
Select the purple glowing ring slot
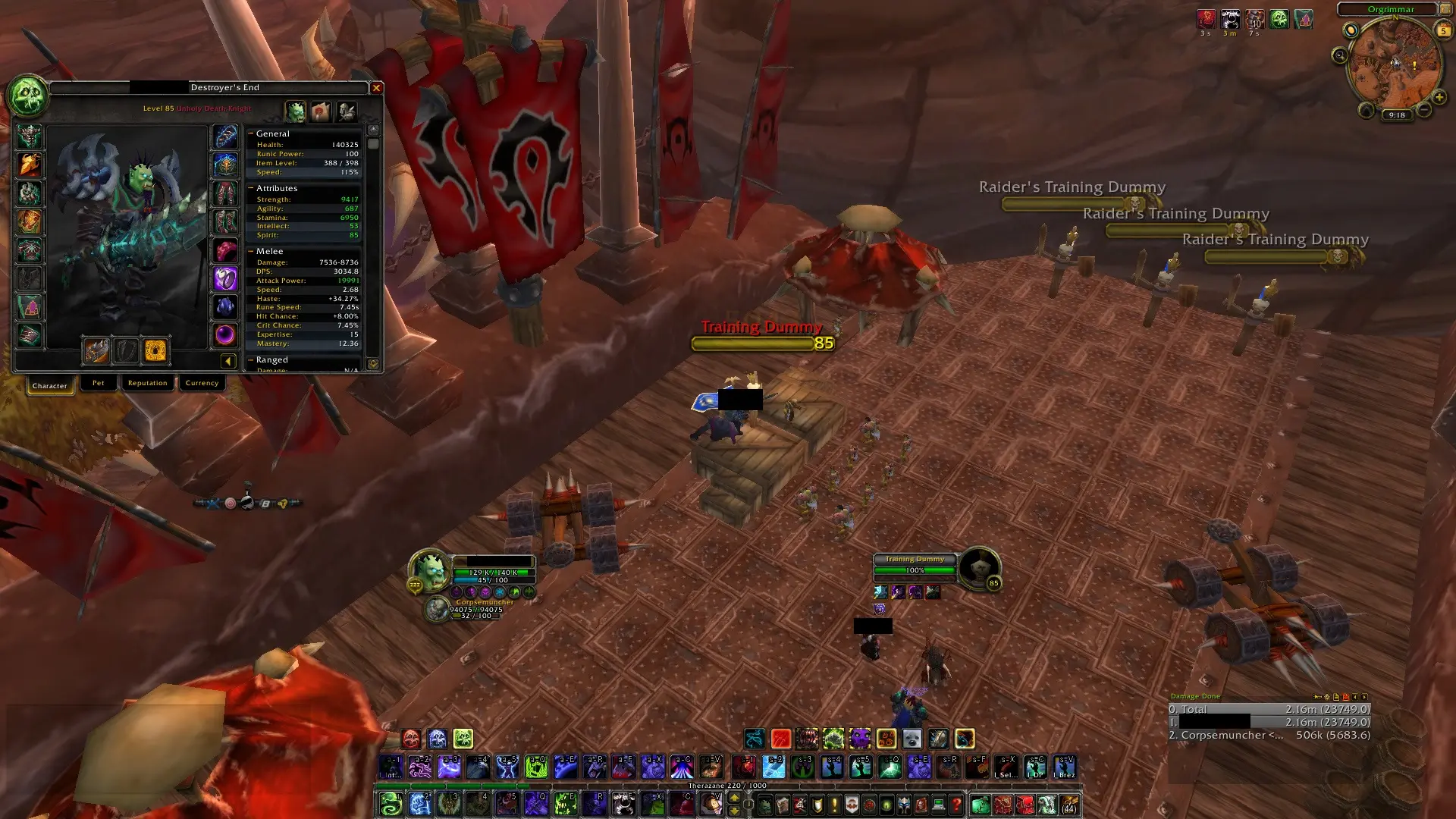click(225, 278)
